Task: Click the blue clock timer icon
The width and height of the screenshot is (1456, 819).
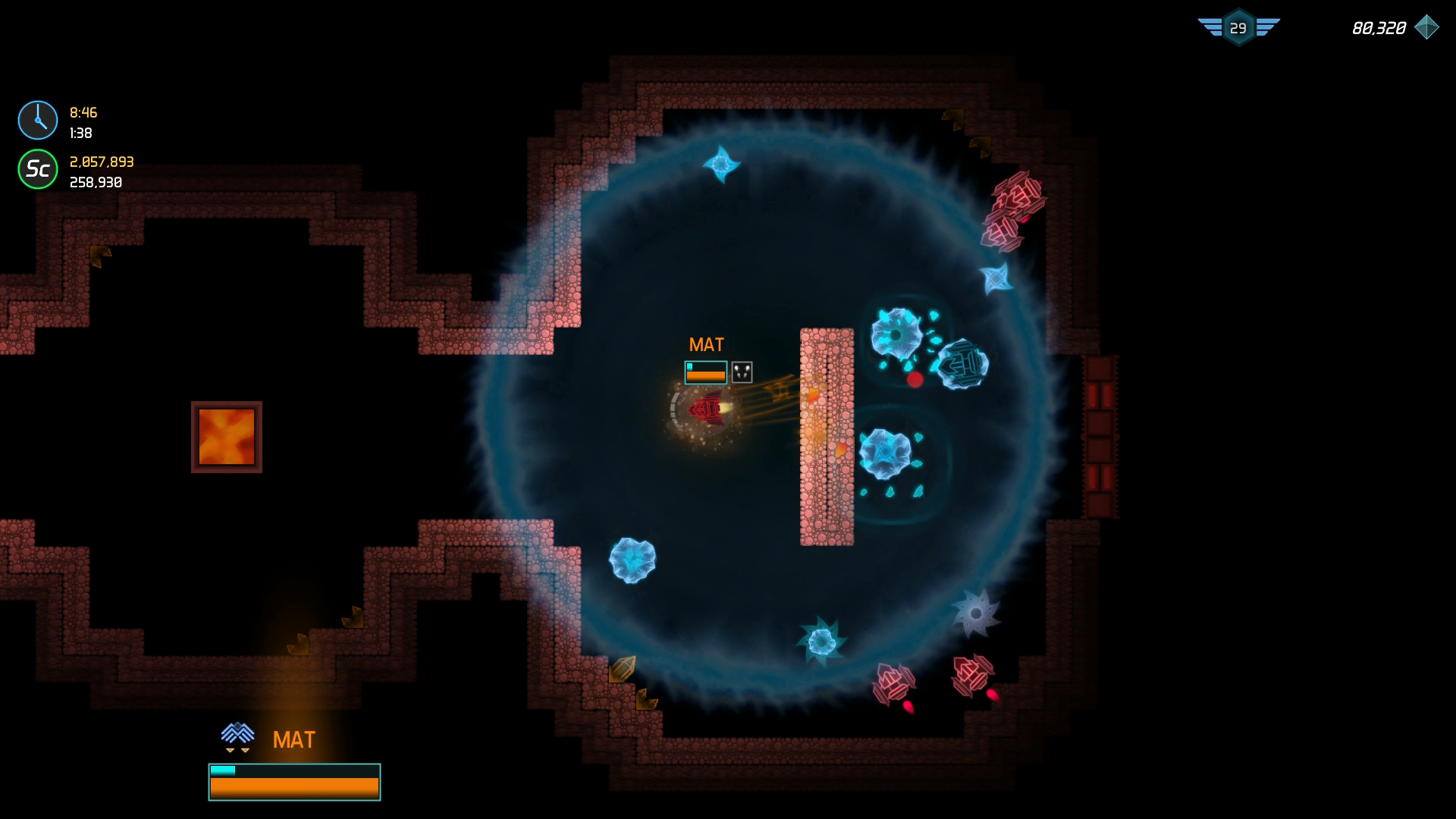Action: pos(36,119)
